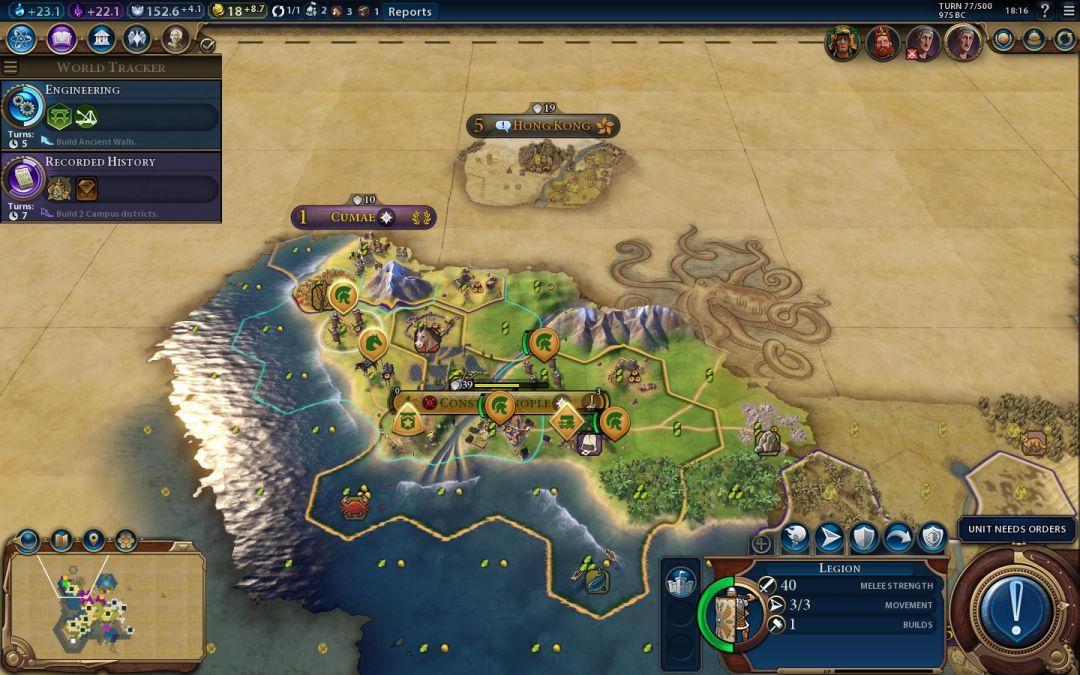Open the Civics tree via the book icon
The image size is (1080, 675).
click(62, 39)
